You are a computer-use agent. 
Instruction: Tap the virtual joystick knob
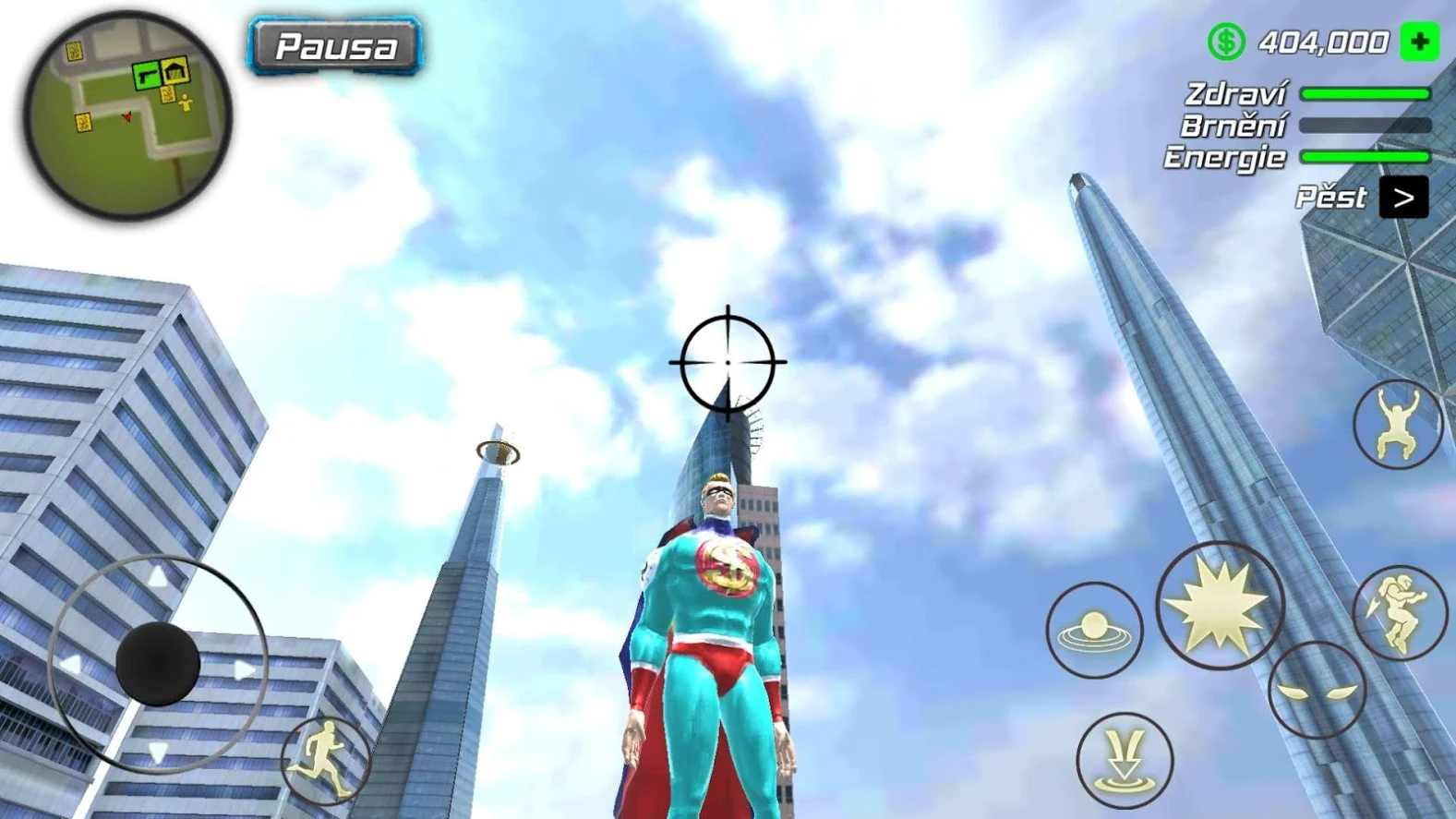pos(158,664)
